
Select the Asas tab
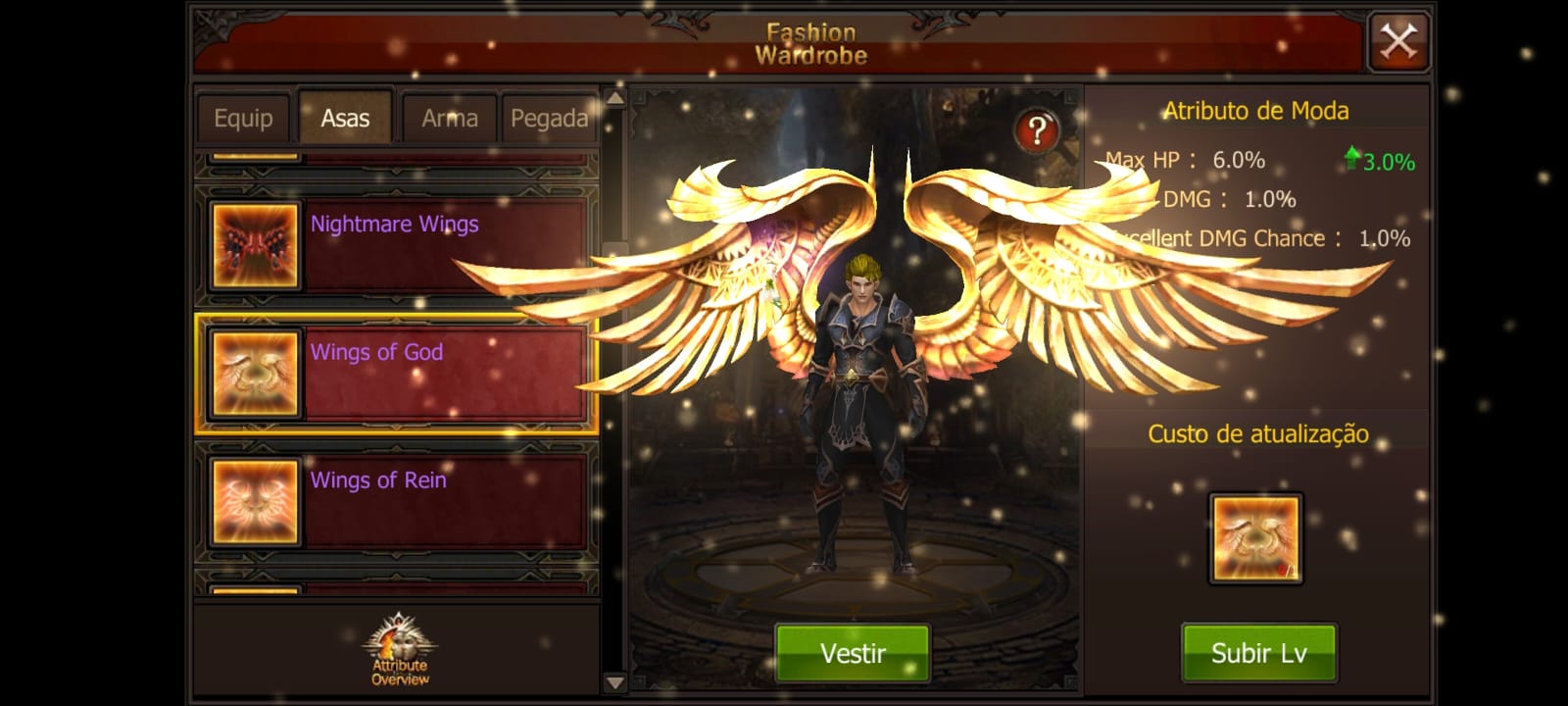click(x=345, y=119)
